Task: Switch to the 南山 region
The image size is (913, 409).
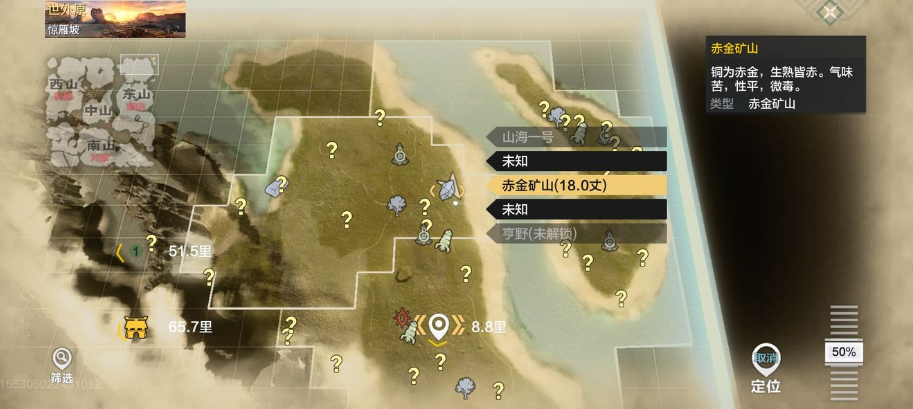Action: click(100, 146)
